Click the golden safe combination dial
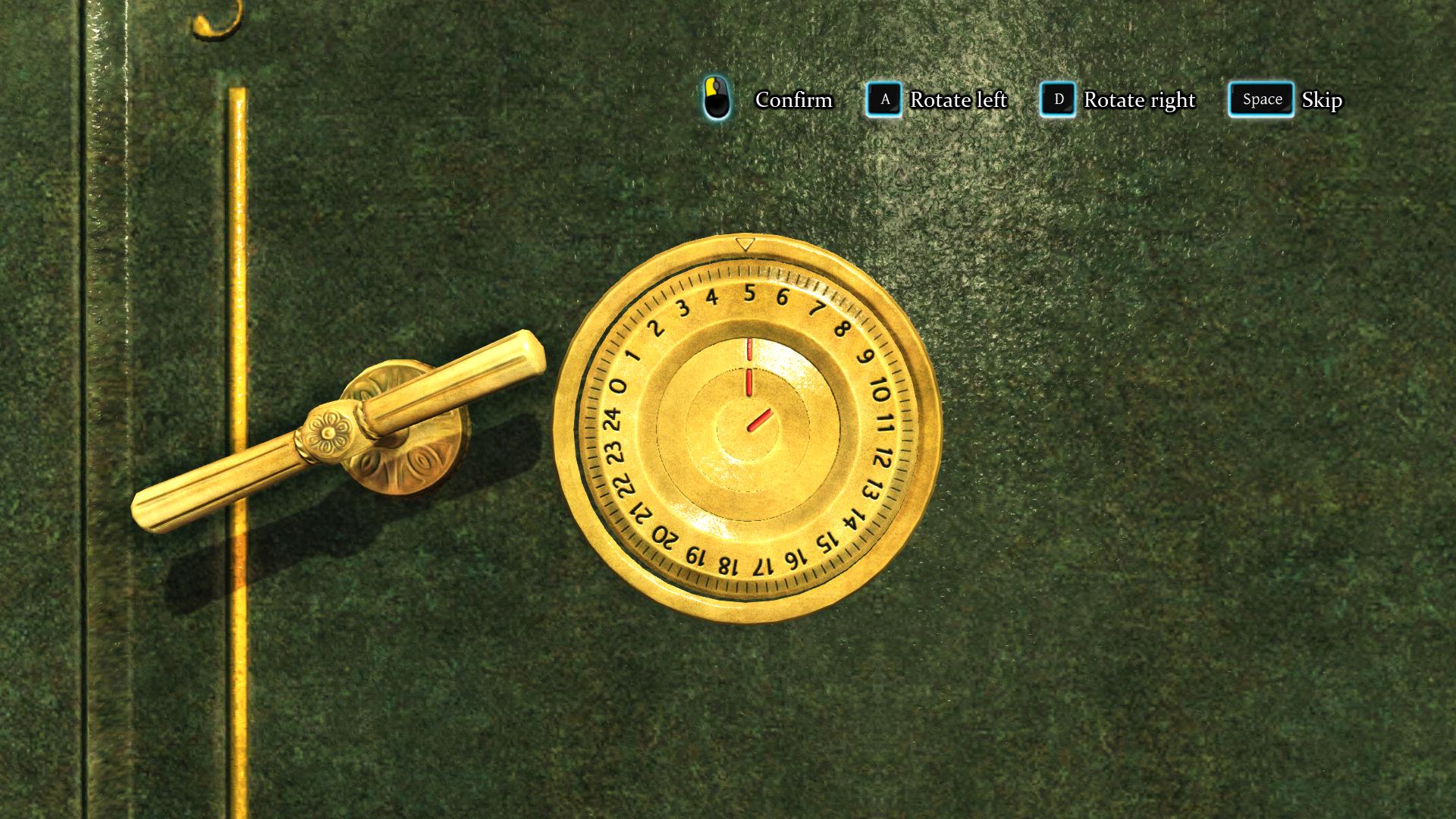This screenshot has width=1456, height=819. (747, 429)
